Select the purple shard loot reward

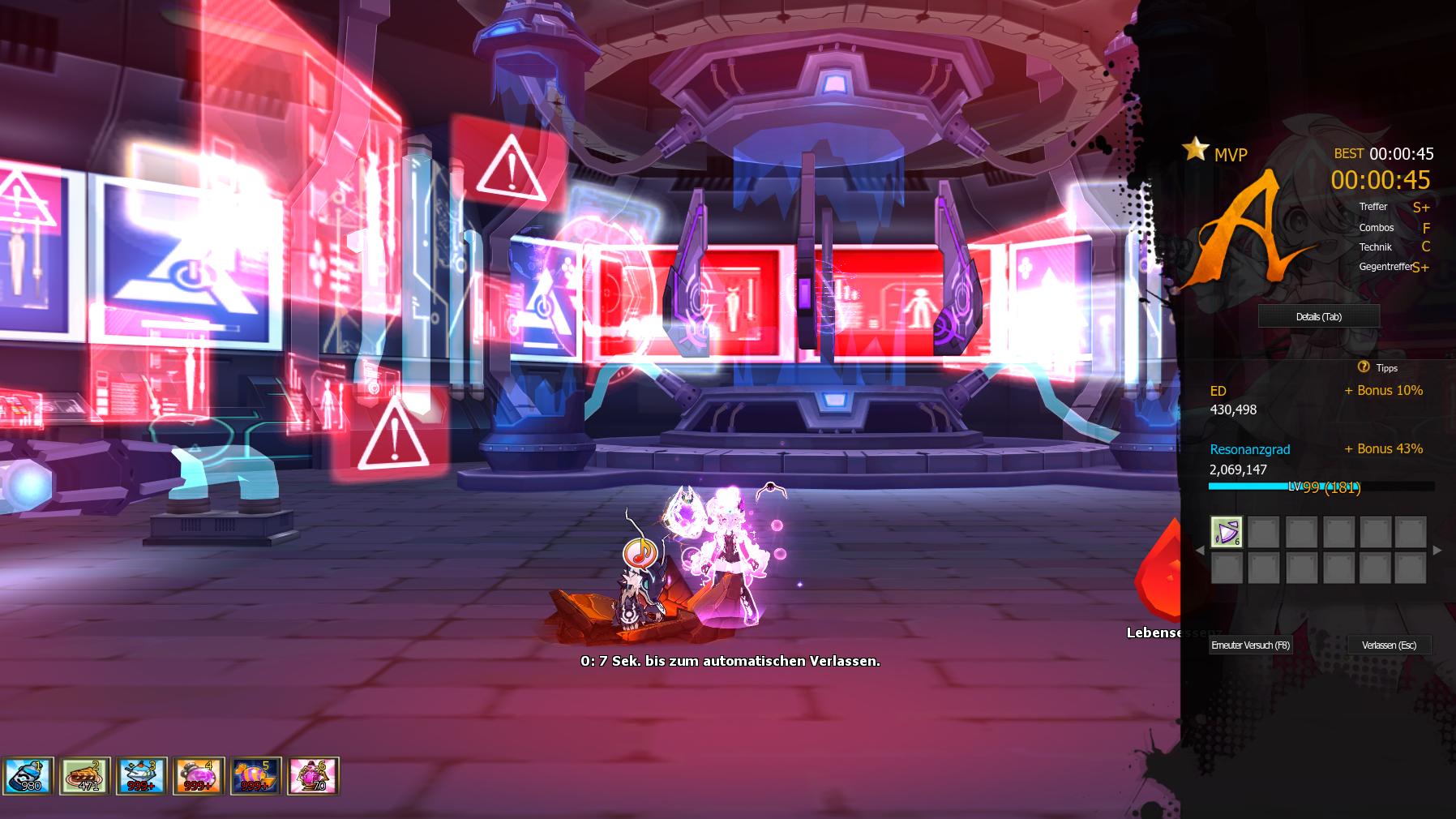1226,532
